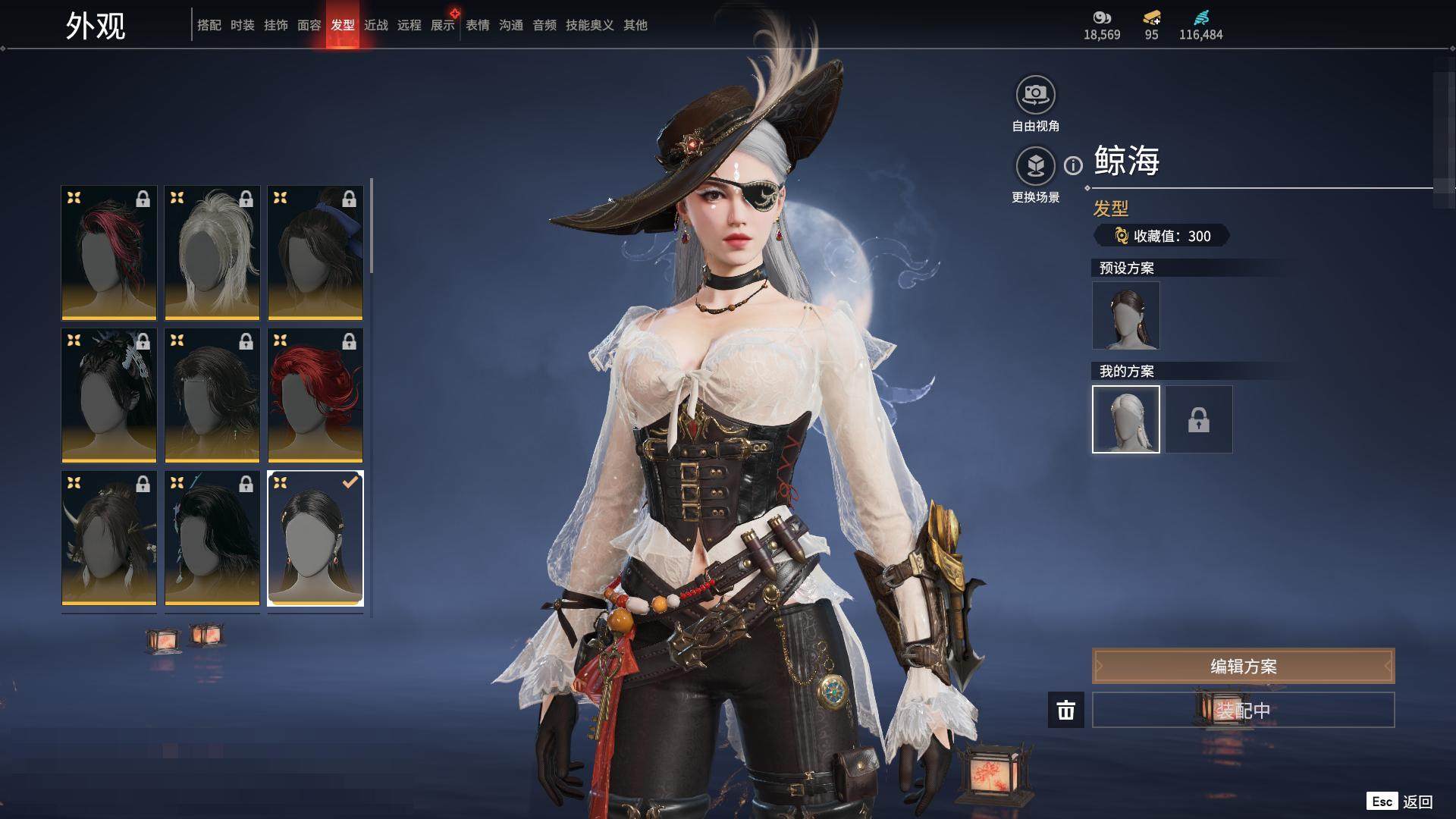Delete scheme with the trash can button
1456x819 pixels.
click(x=1066, y=710)
